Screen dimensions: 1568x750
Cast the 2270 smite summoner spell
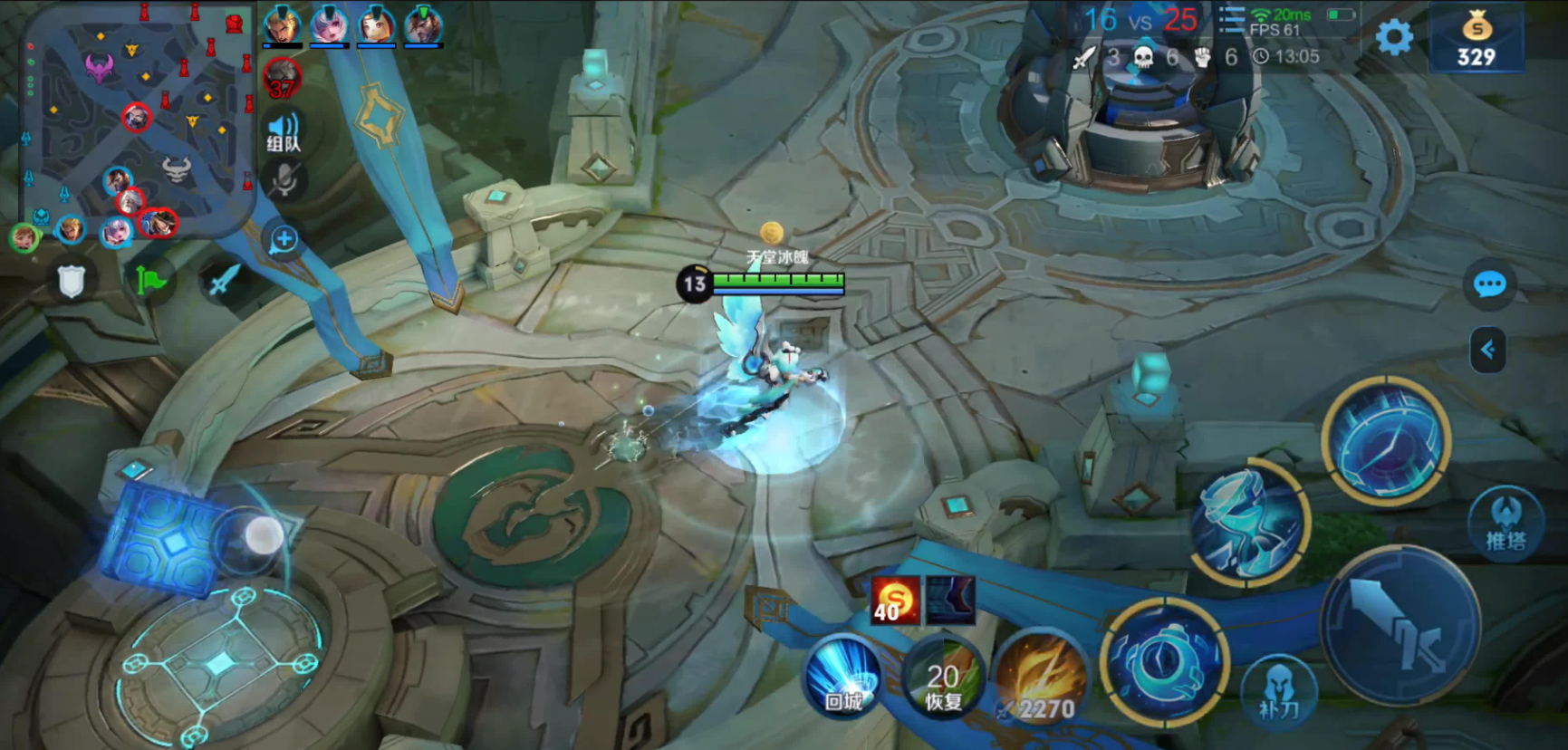1044,686
